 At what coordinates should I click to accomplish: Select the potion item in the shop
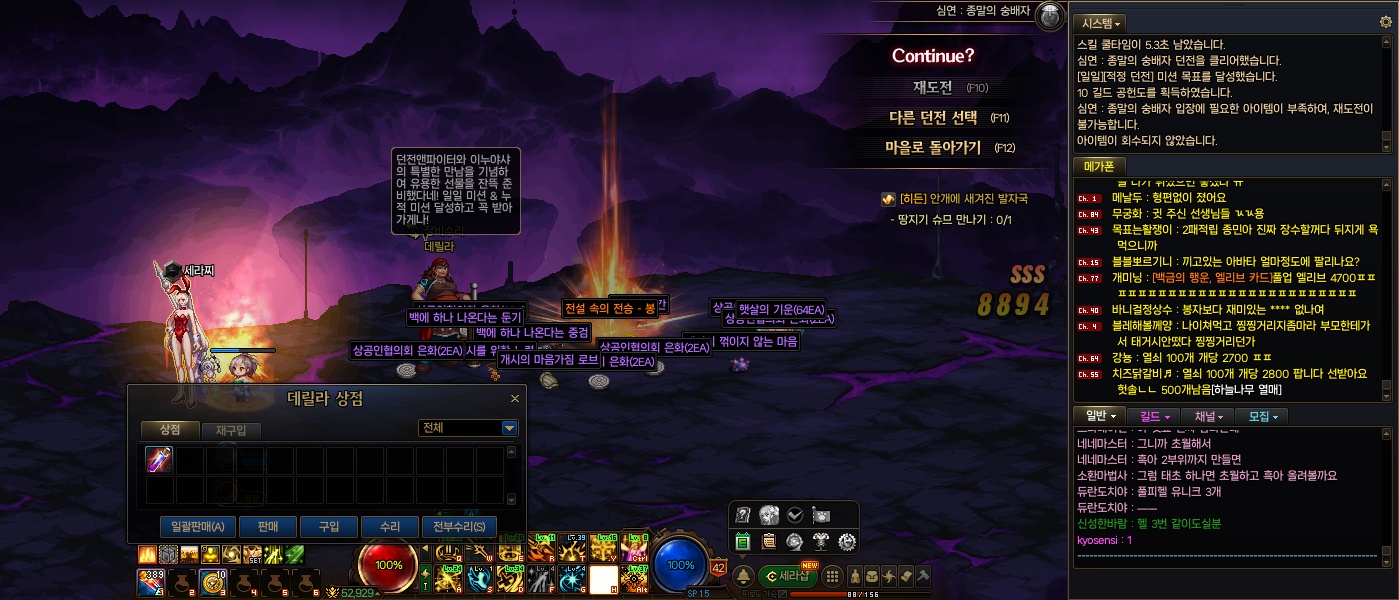tap(160, 460)
